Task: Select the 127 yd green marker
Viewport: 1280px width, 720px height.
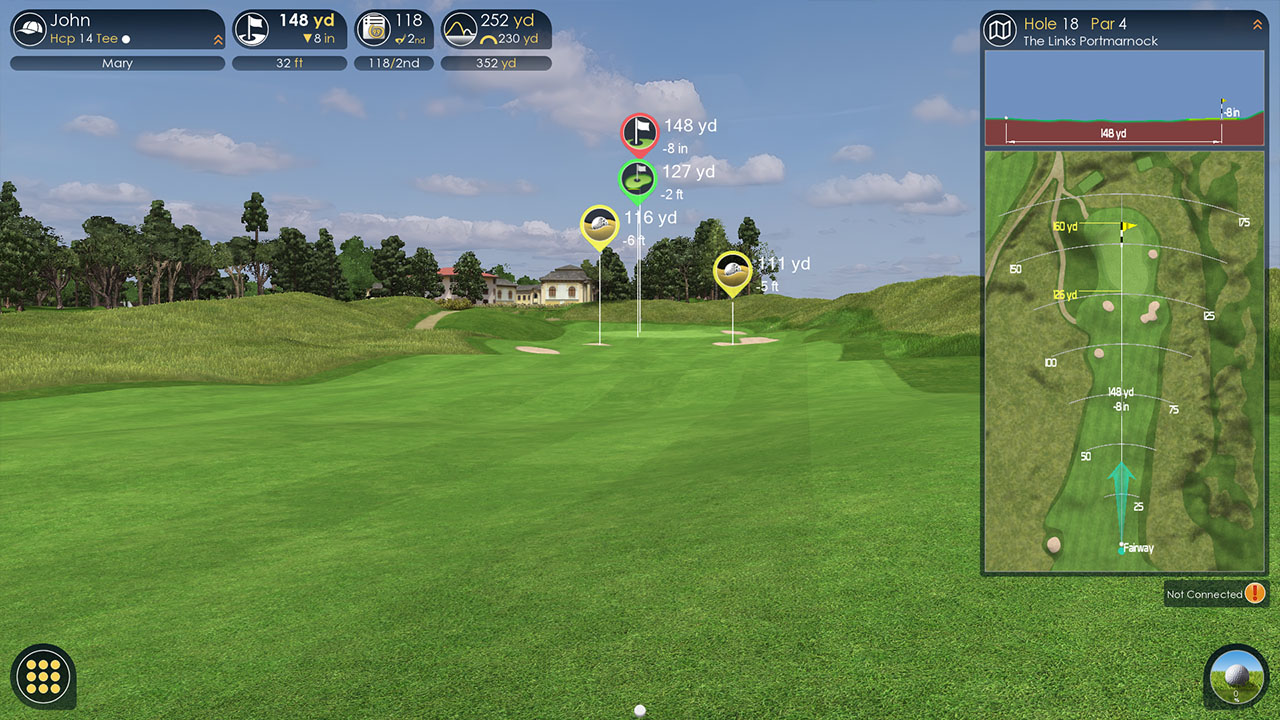Action: click(x=637, y=178)
